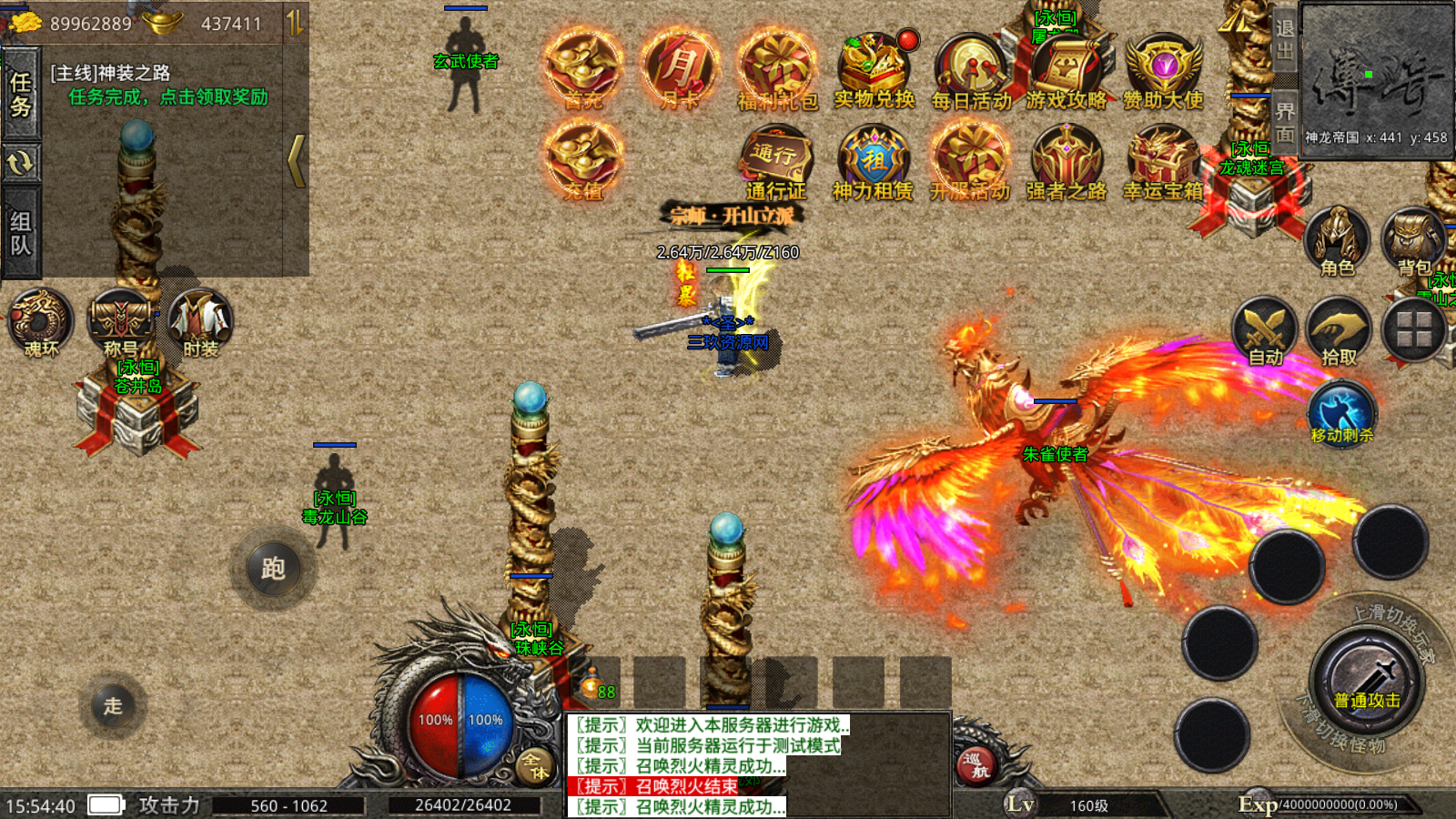Open the 魂环 soul ring menu
Screen dimensions: 1456x819
41,321
